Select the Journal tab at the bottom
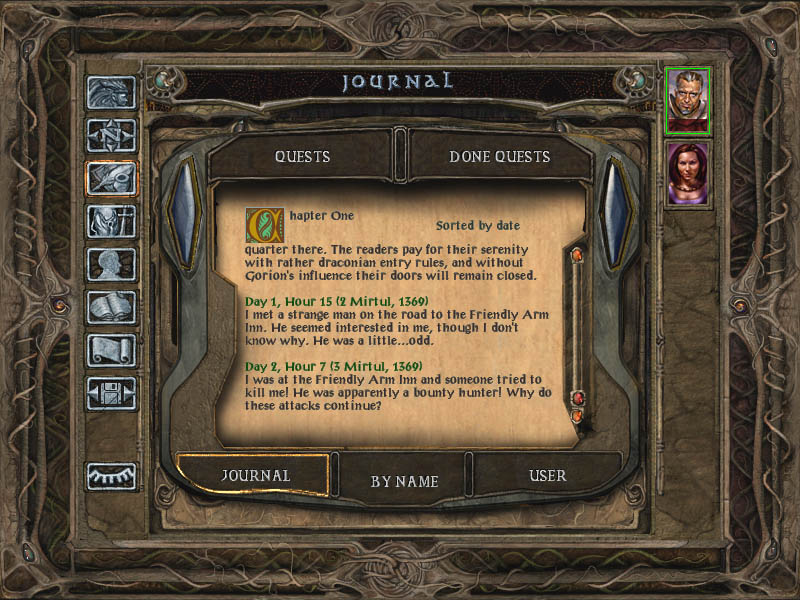This screenshot has width=800, height=600. [255, 476]
